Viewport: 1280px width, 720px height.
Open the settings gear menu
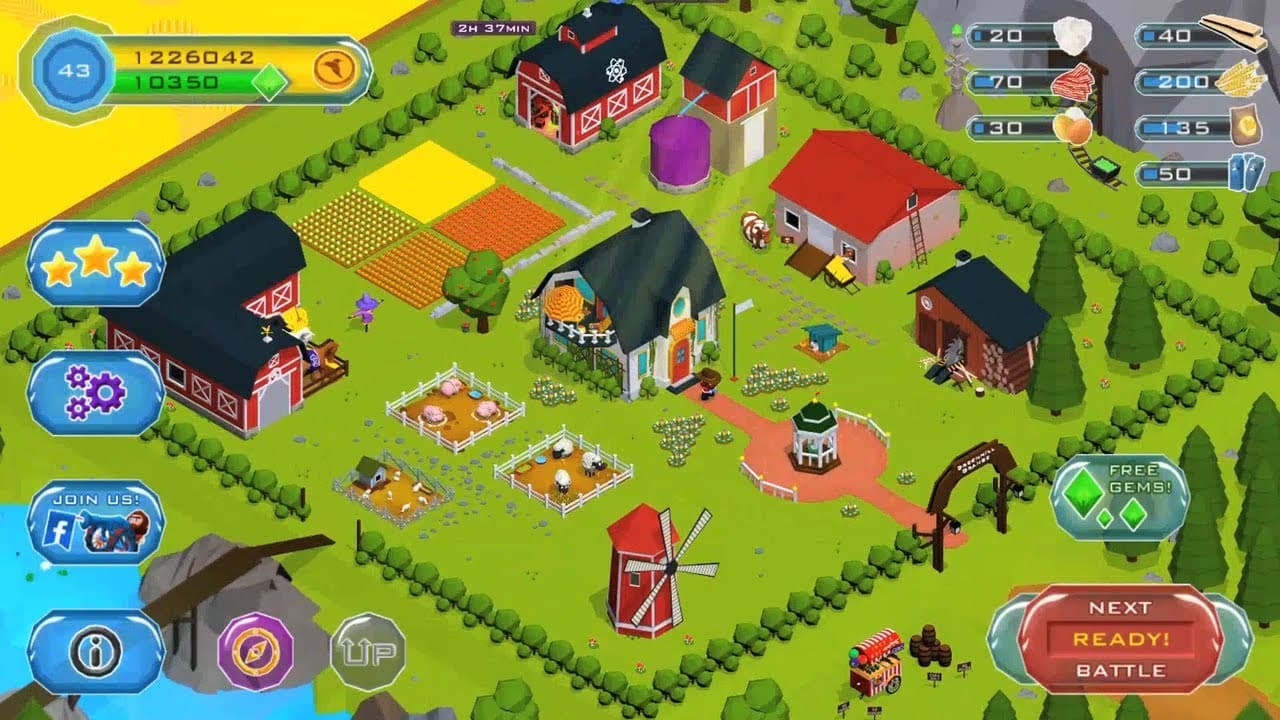(x=95, y=390)
